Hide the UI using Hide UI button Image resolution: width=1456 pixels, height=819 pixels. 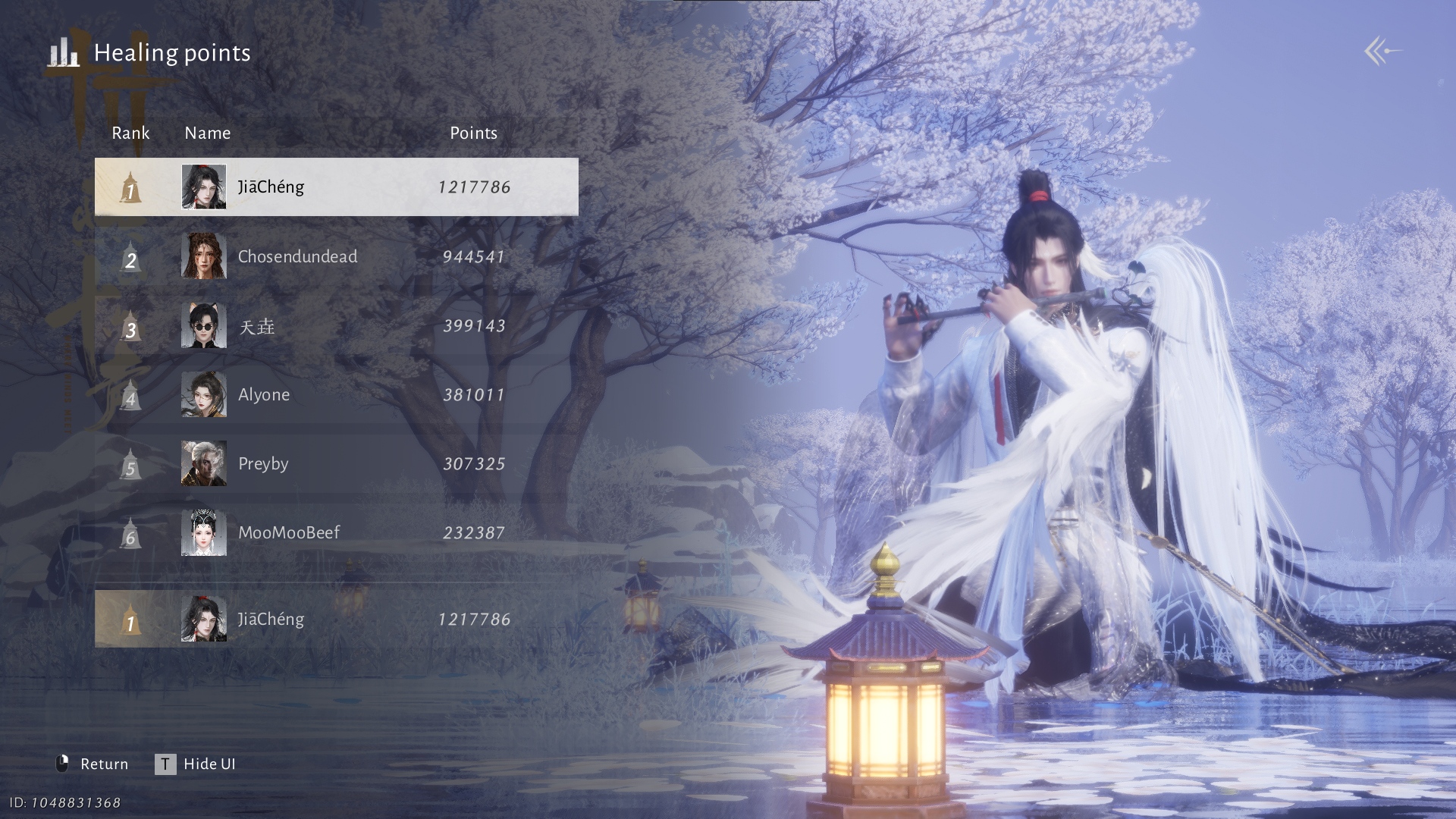point(196,764)
